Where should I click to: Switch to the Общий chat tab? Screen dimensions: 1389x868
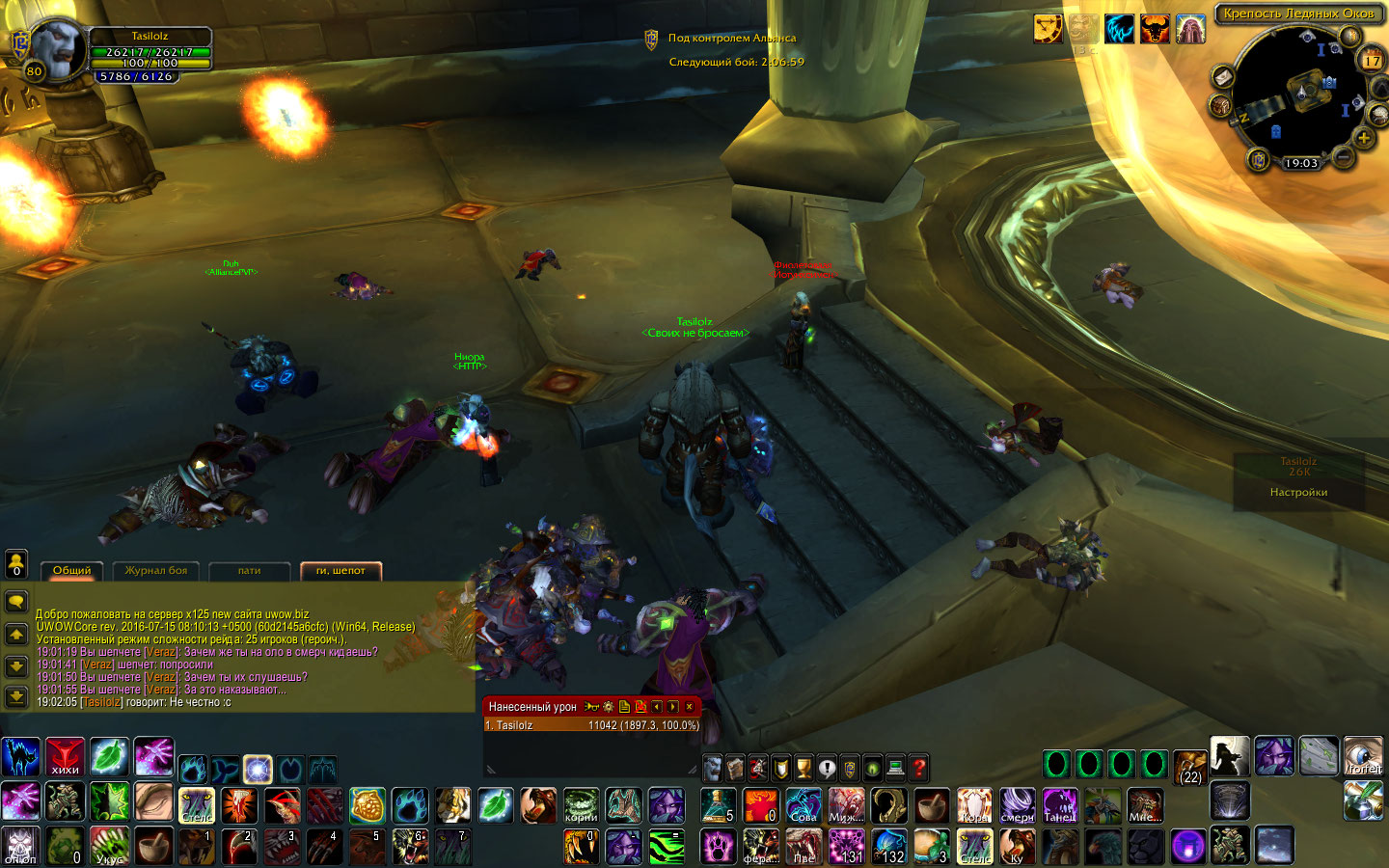(71, 570)
